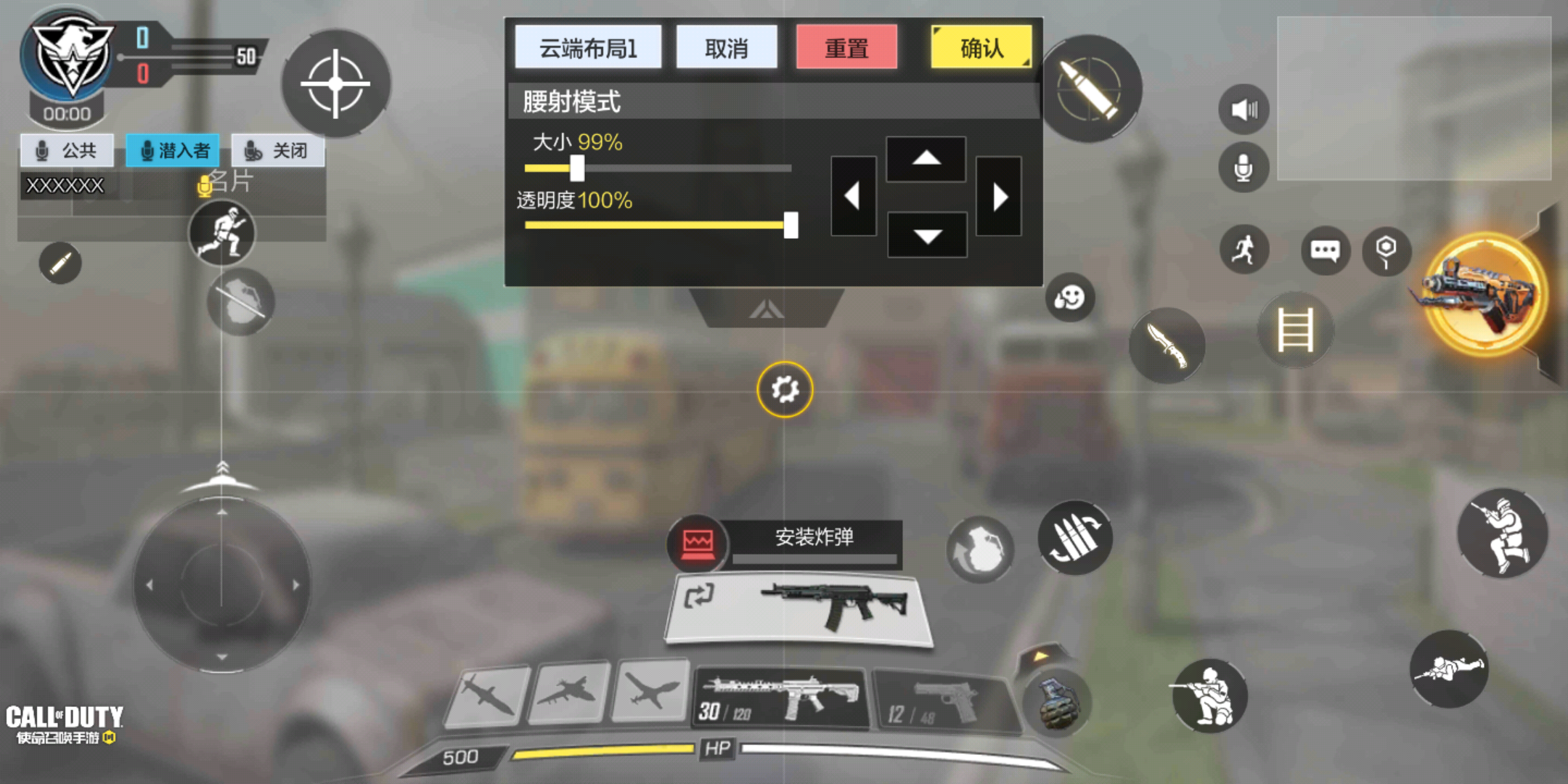Collapse panel via downward chevron below it
The image size is (1568, 784).
pyautogui.click(x=768, y=309)
